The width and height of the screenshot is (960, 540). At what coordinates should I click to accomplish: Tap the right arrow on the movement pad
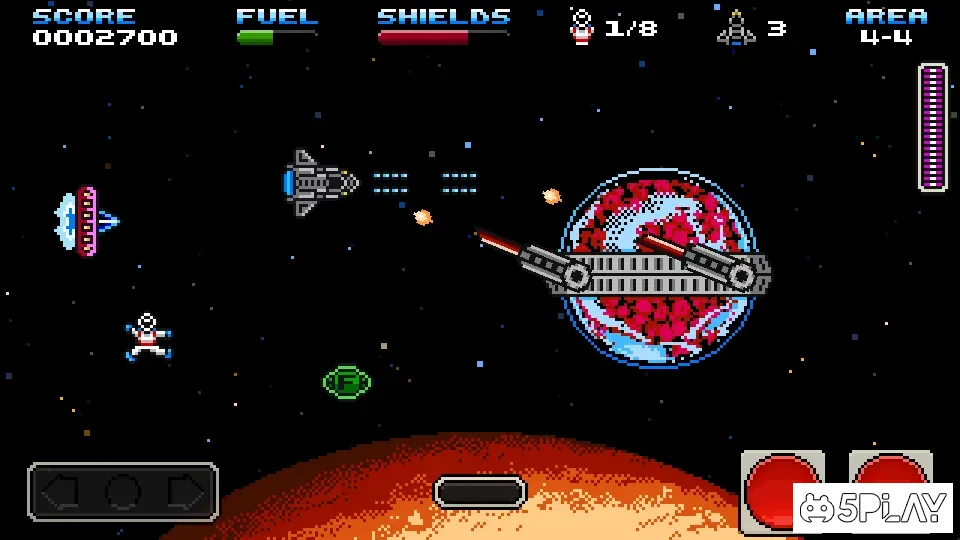186,492
